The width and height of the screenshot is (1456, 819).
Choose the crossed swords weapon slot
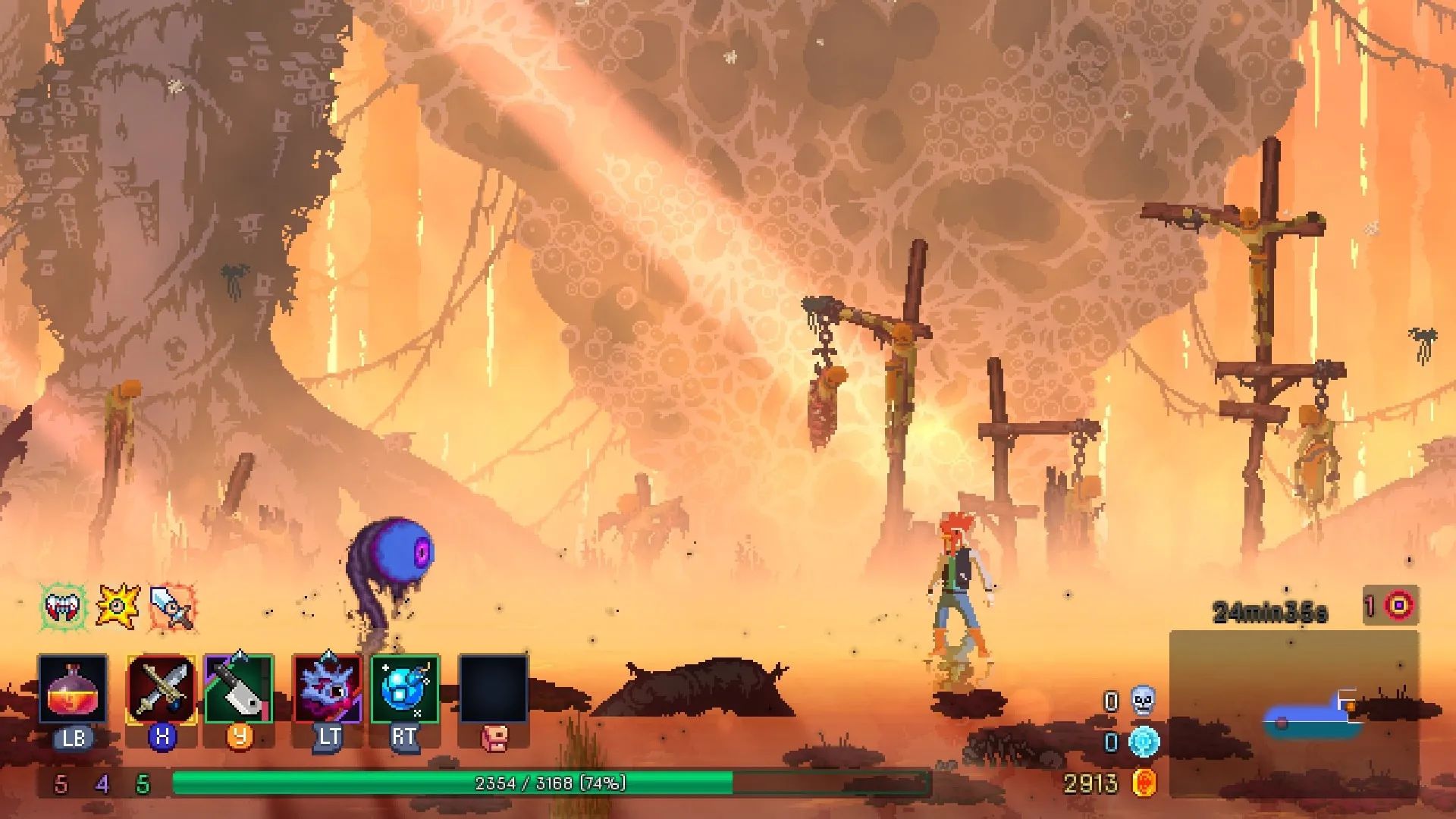click(x=162, y=689)
